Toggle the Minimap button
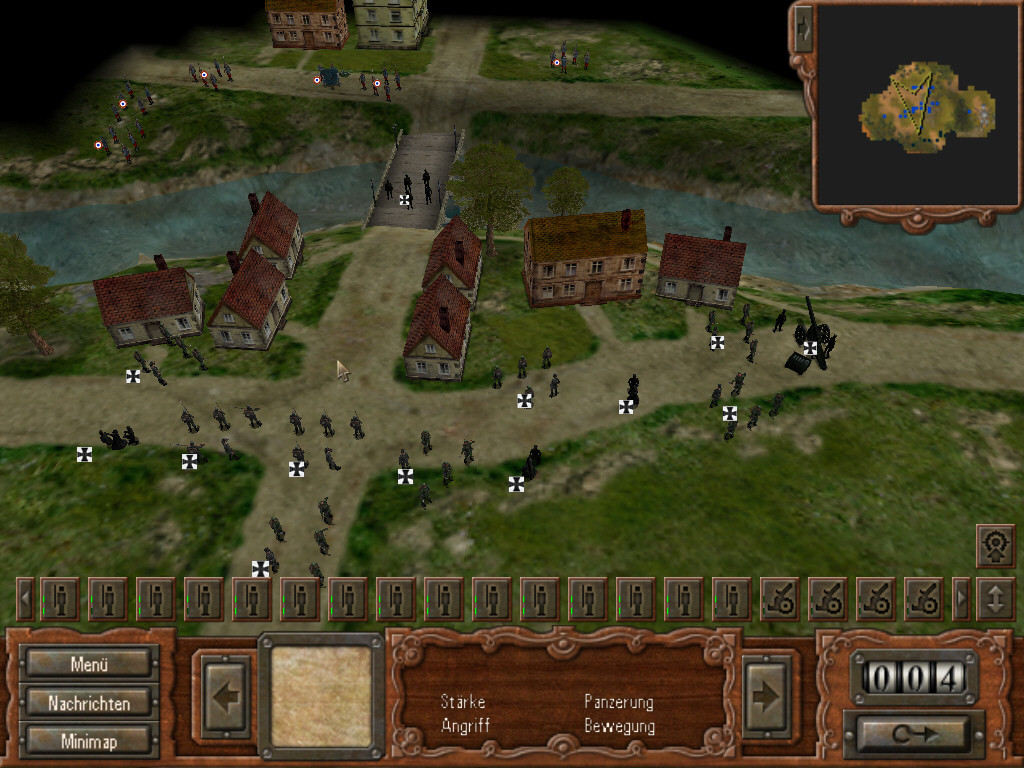 coord(90,741)
